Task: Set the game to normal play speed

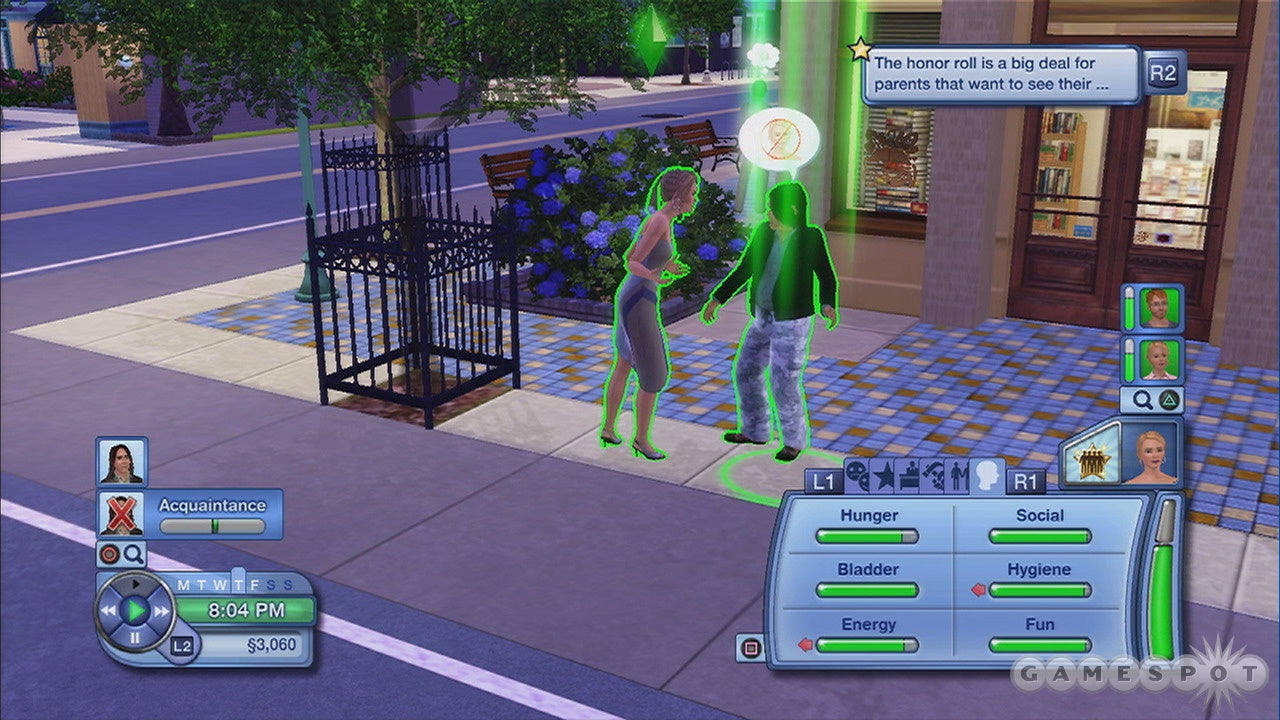Action: 136,610
